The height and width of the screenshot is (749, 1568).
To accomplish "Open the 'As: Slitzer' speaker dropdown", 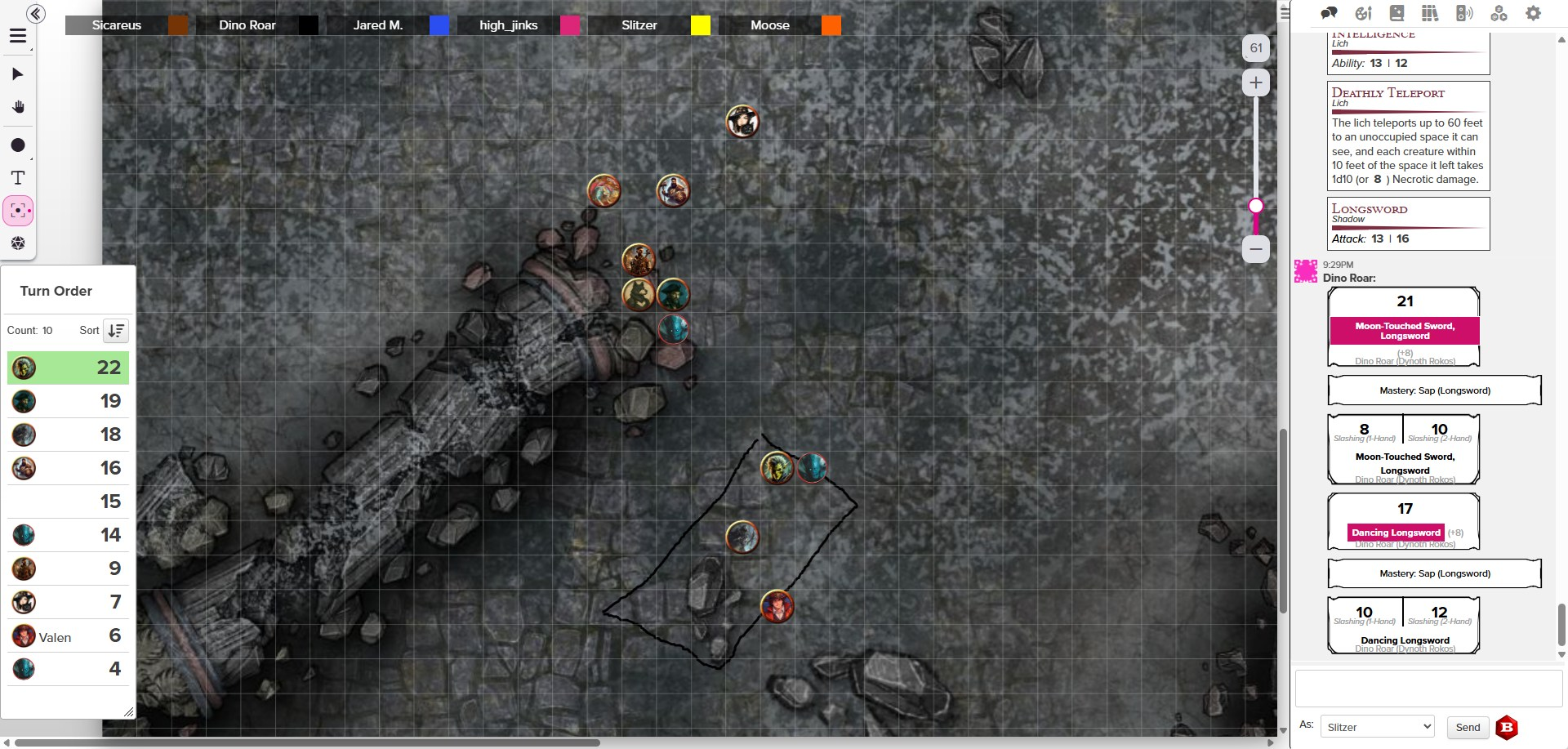I will (x=1378, y=727).
